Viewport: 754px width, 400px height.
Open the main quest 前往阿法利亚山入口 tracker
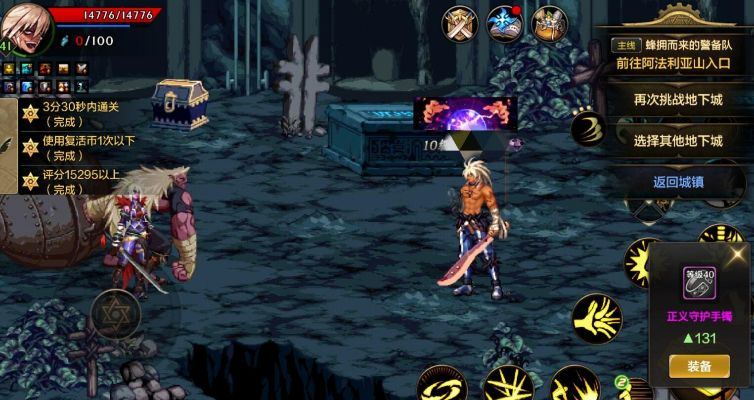(676, 54)
